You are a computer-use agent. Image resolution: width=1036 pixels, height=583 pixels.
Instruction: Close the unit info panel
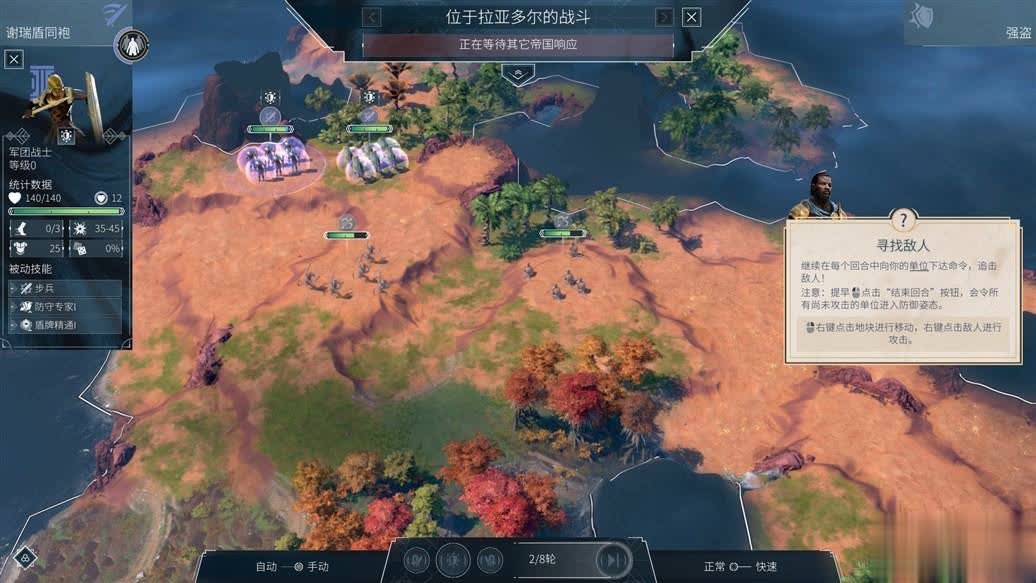(x=14, y=60)
